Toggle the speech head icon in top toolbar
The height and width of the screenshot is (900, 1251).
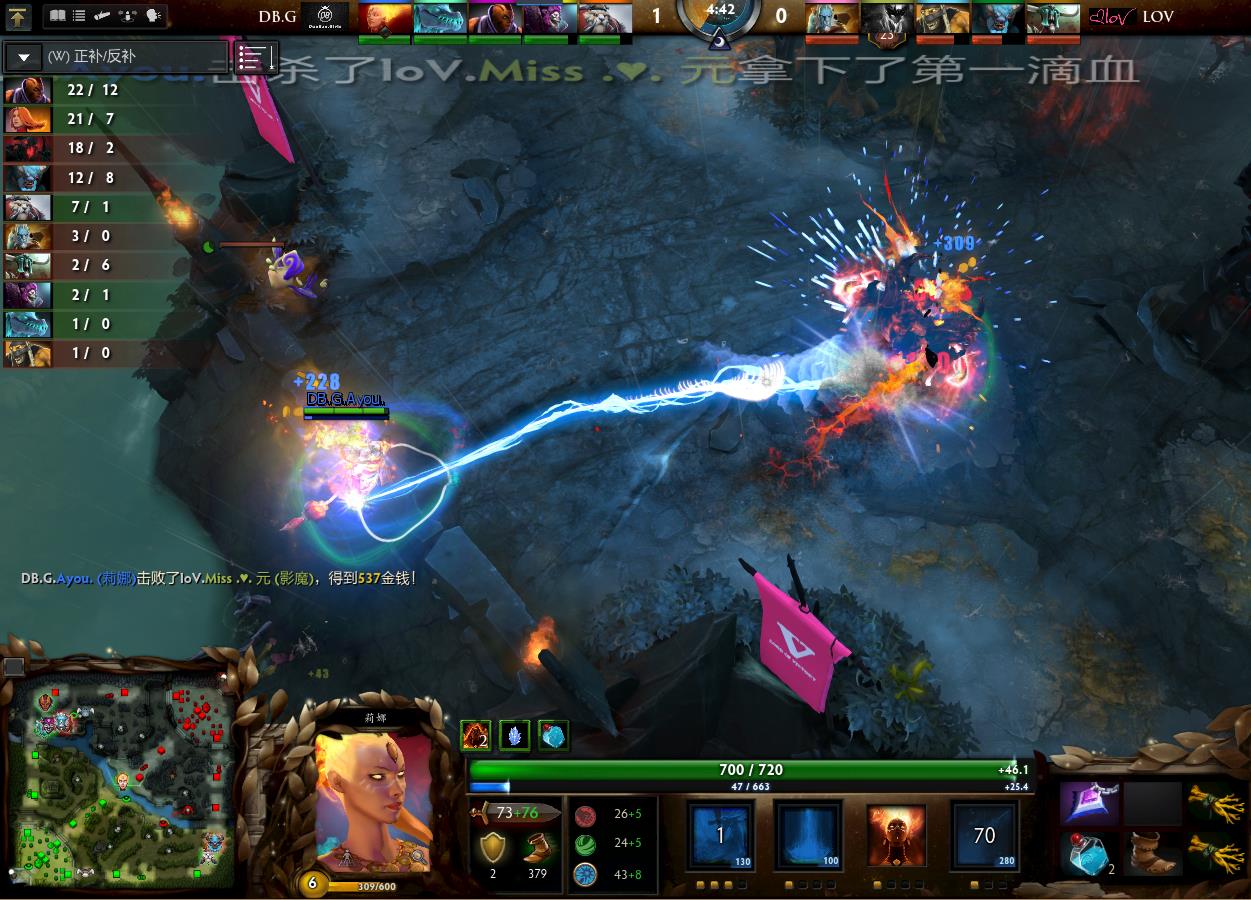(x=154, y=16)
